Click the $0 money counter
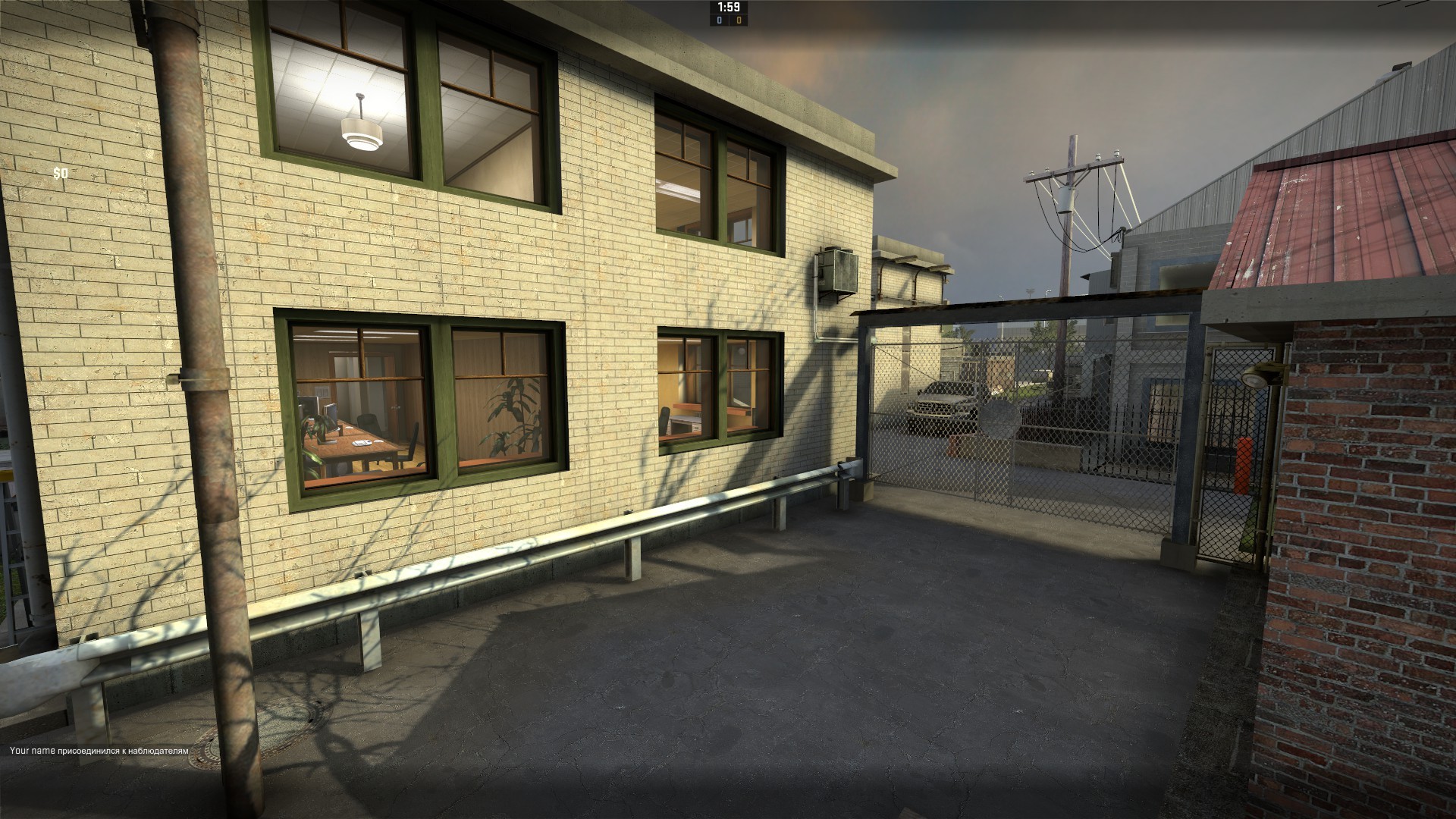Viewport: 1456px width, 819px height. (60, 174)
